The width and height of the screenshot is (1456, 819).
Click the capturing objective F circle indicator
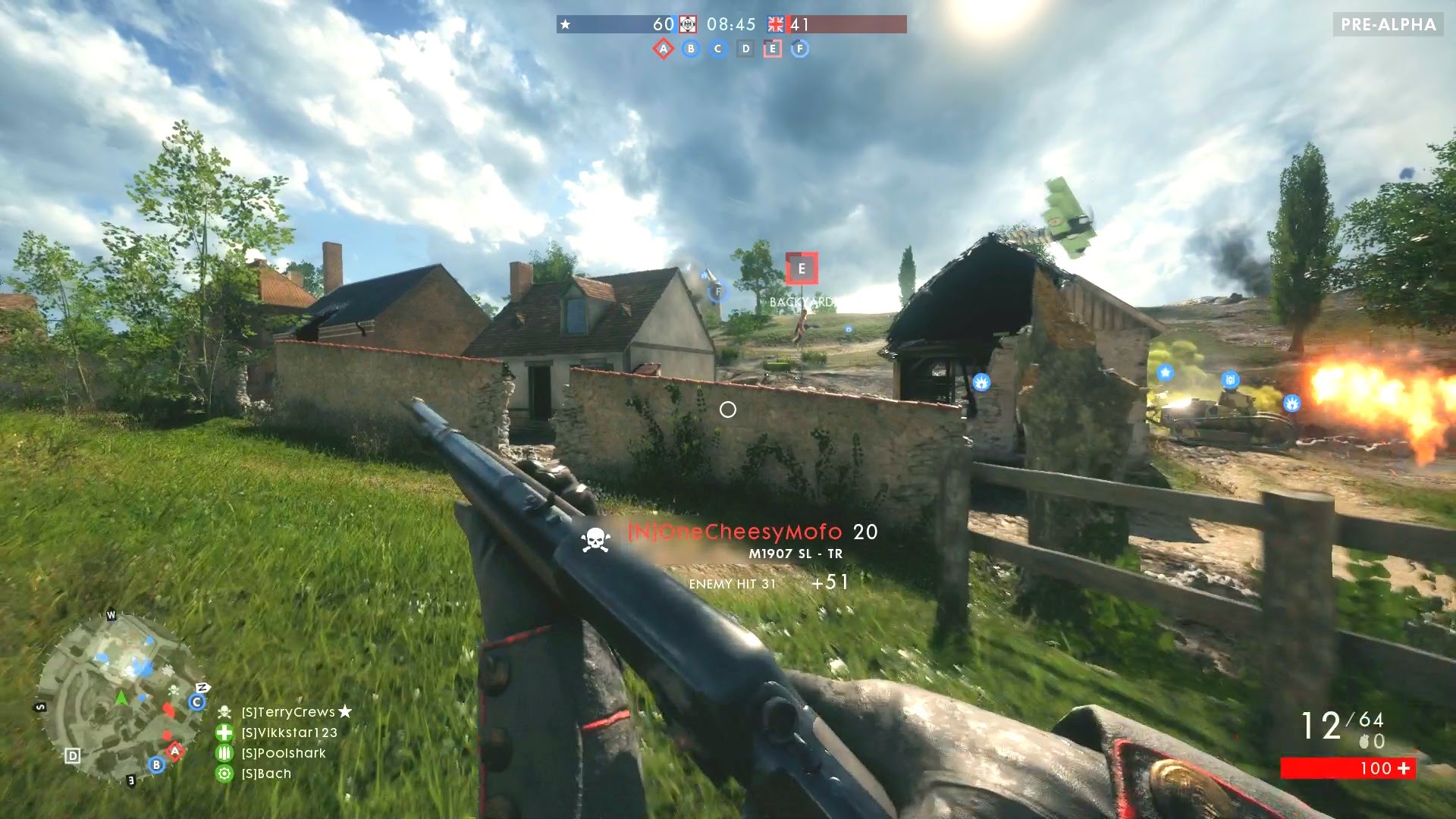click(x=799, y=48)
